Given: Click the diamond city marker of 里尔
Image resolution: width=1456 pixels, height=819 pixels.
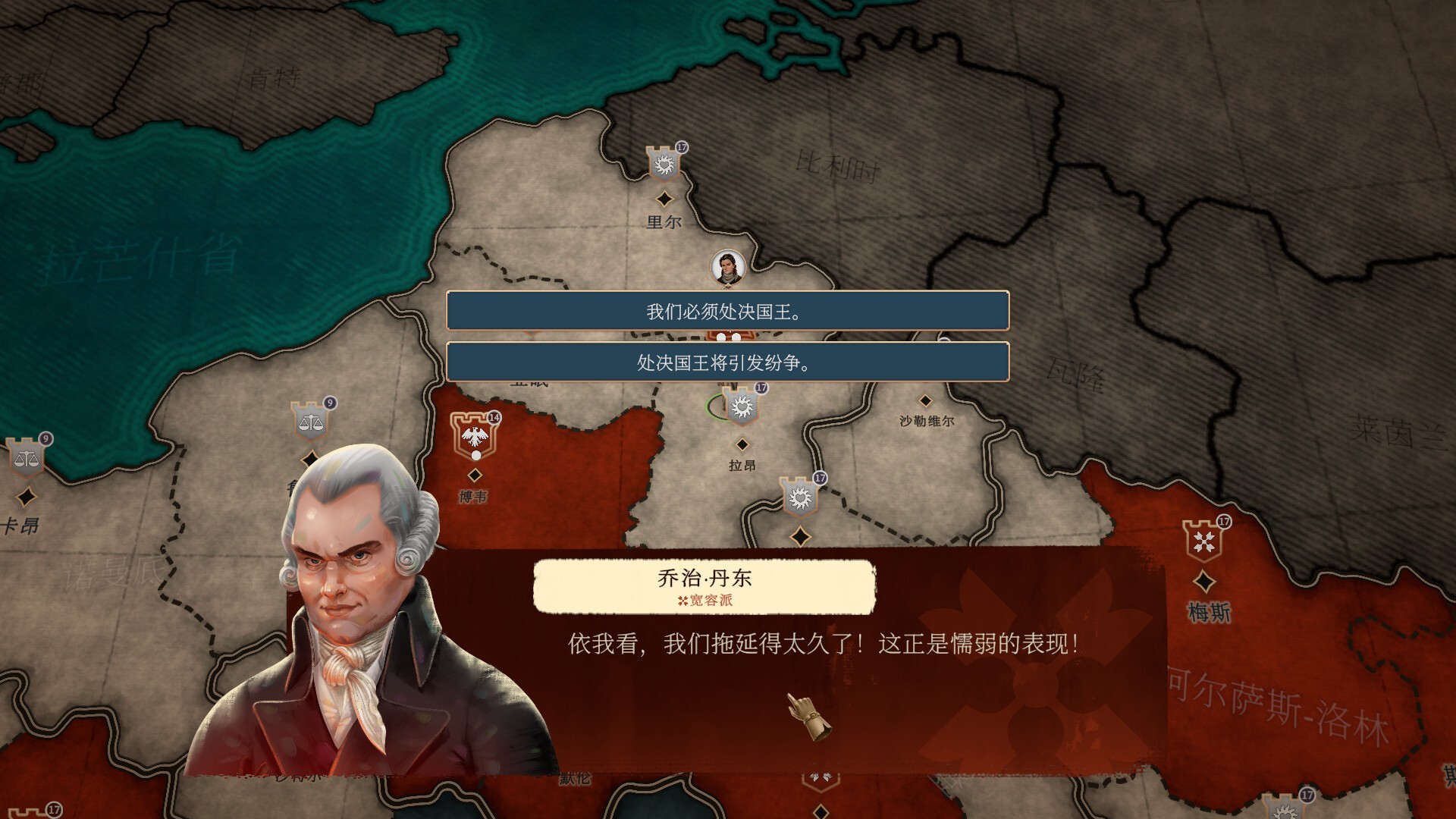Looking at the screenshot, I should 664,199.
